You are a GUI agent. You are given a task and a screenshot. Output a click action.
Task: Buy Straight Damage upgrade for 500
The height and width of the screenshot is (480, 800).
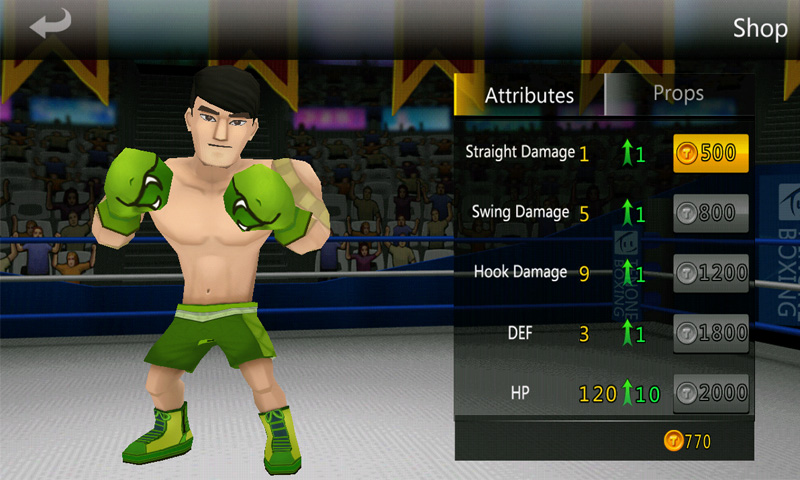pyautogui.click(x=710, y=153)
